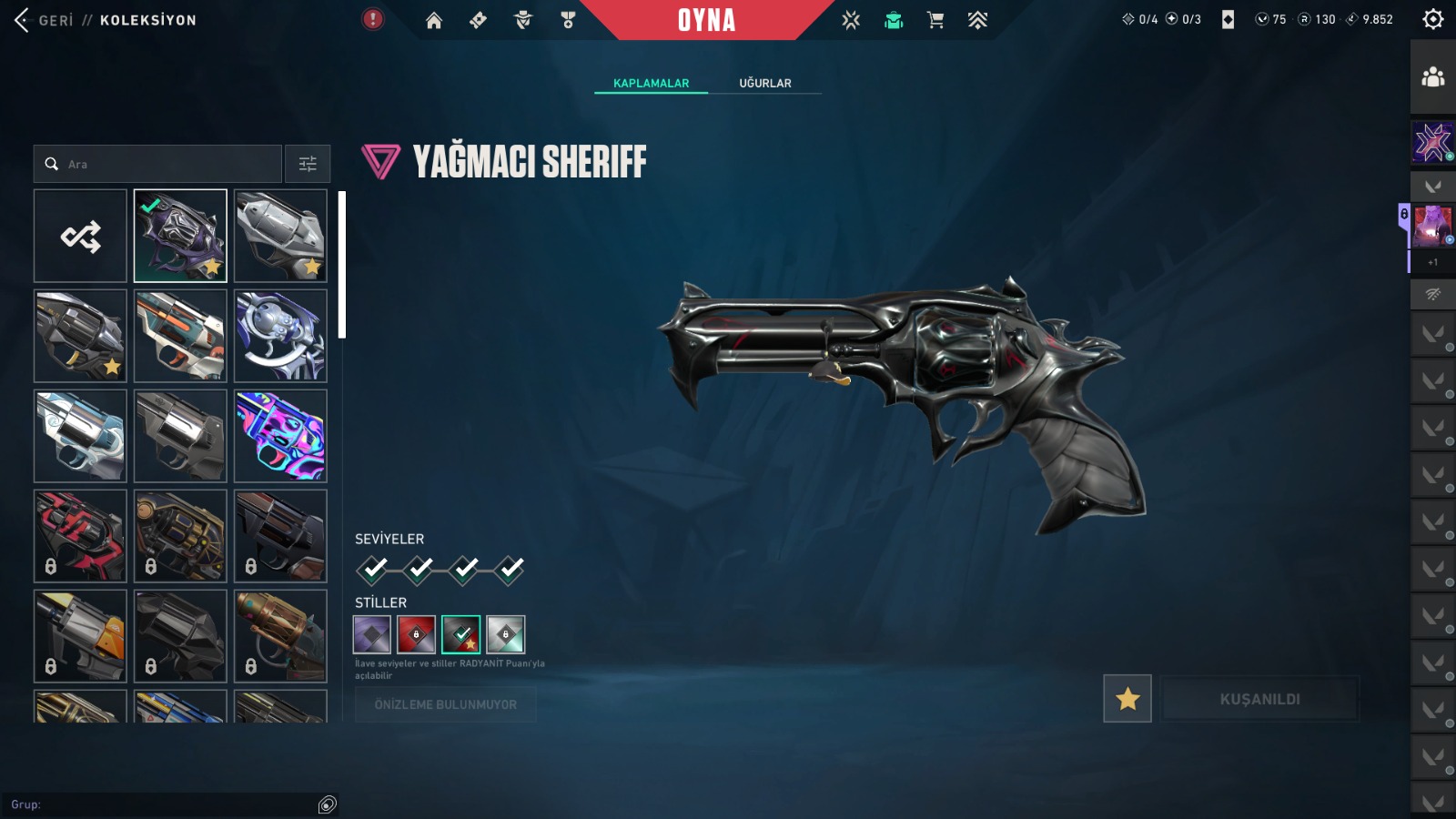Screen dimensions: 1456x819
Task: Select the Kaplamalar tab
Action: [x=651, y=83]
